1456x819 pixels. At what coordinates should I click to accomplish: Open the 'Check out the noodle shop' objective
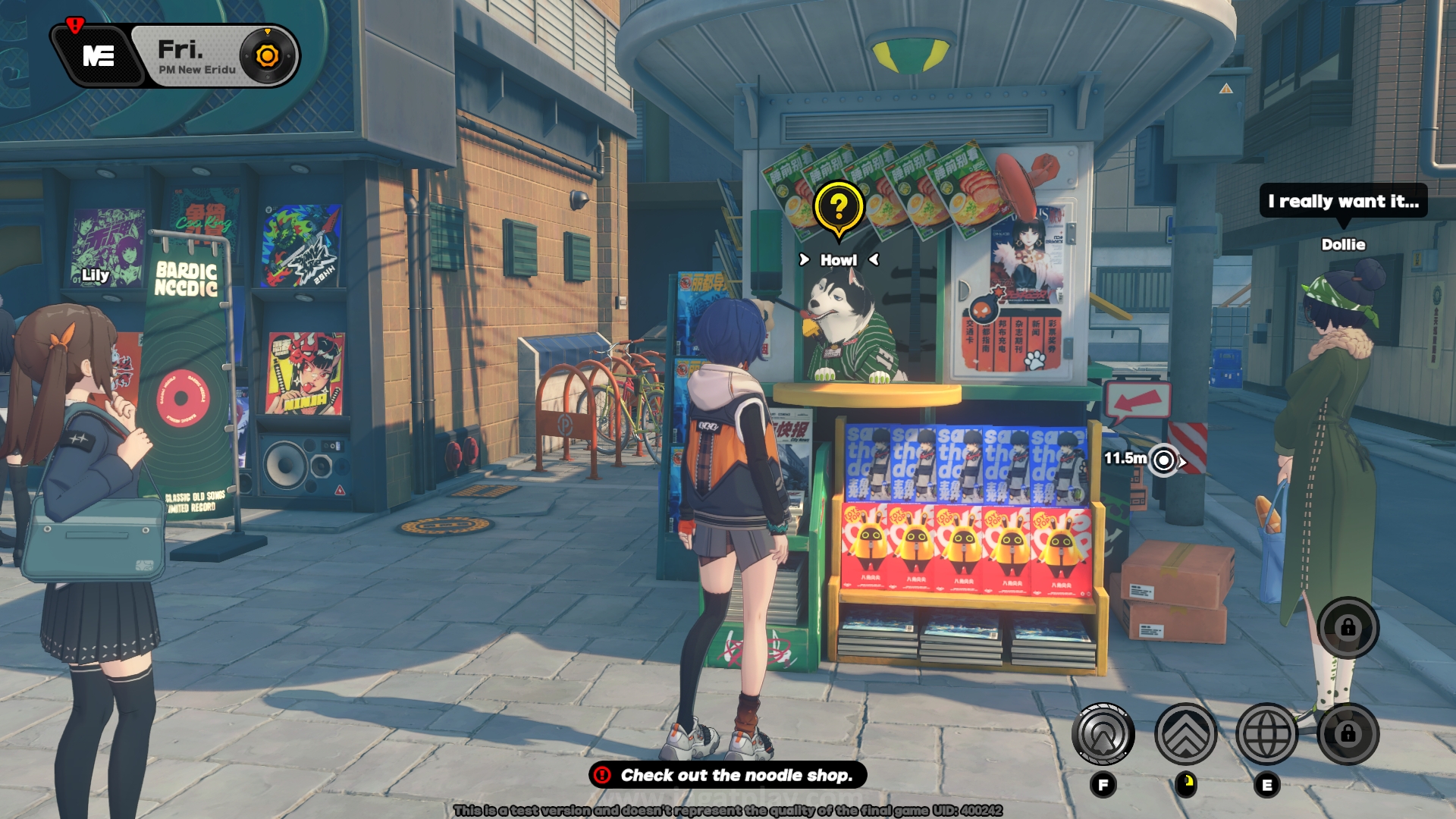[728, 775]
